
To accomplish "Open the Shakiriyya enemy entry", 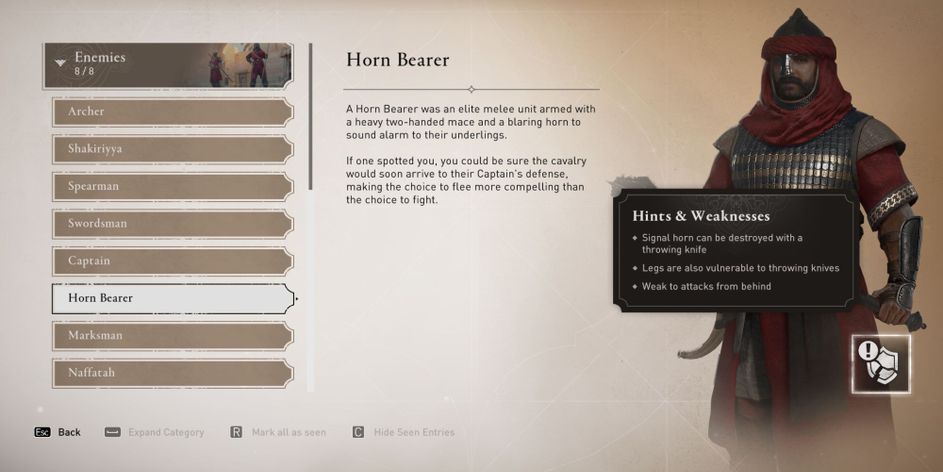I will [x=172, y=149].
